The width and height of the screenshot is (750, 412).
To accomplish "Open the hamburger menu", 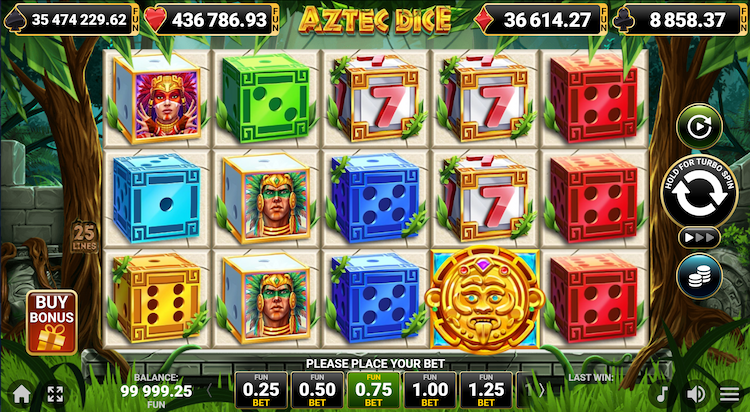I will click(x=730, y=394).
